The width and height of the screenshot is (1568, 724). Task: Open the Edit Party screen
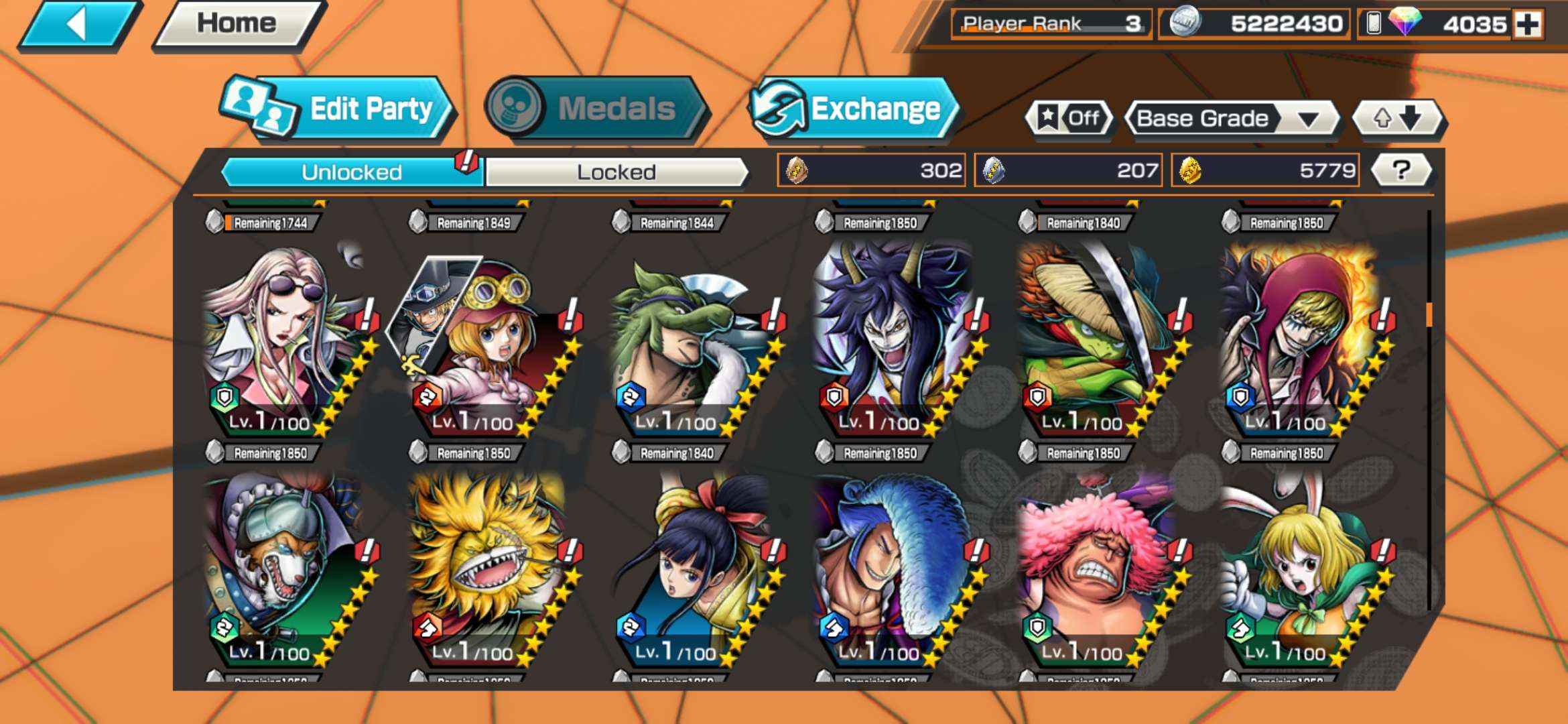pyautogui.click(x=338, y=109)
